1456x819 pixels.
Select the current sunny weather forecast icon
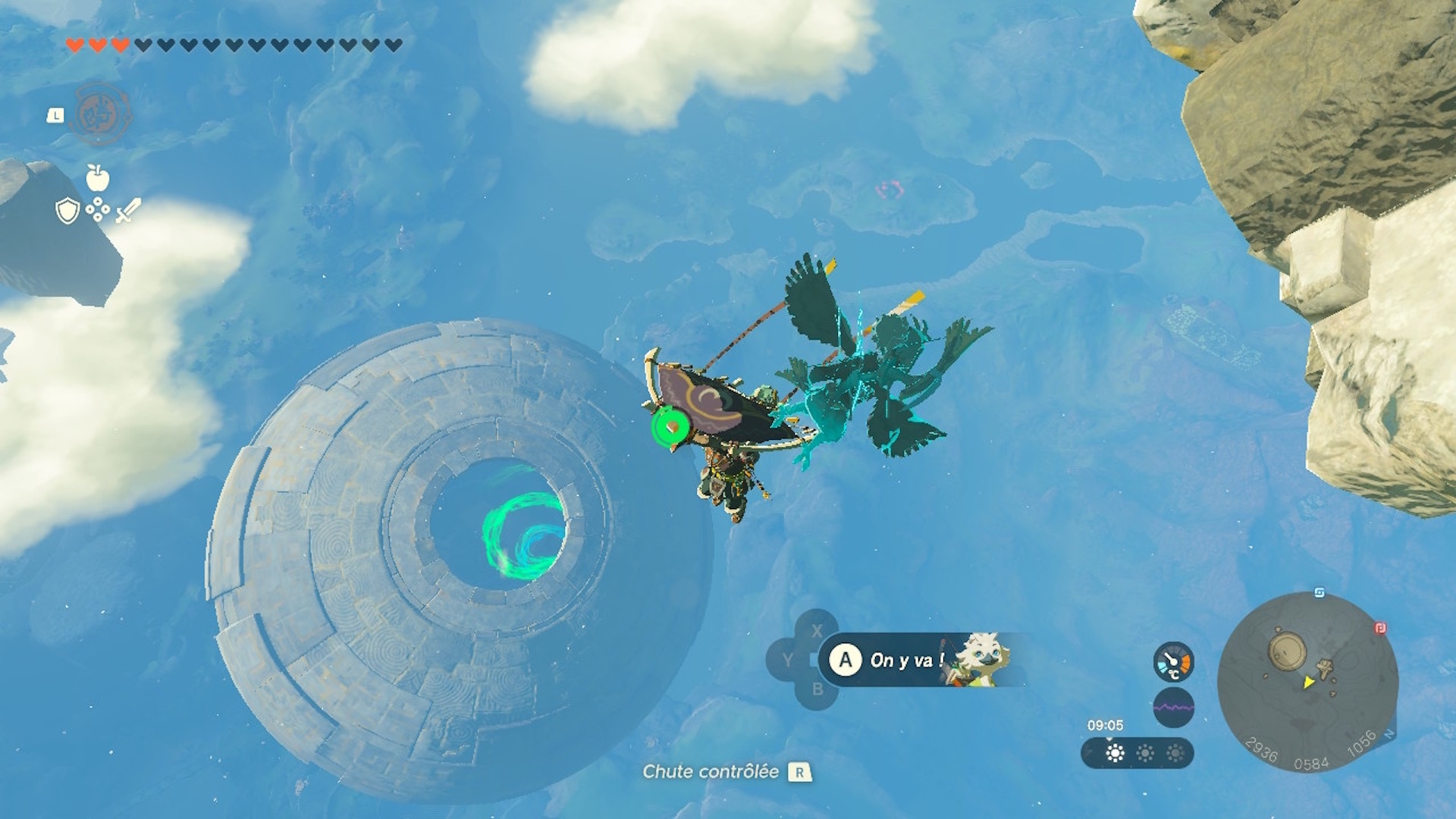click(x=1115, y=753)
